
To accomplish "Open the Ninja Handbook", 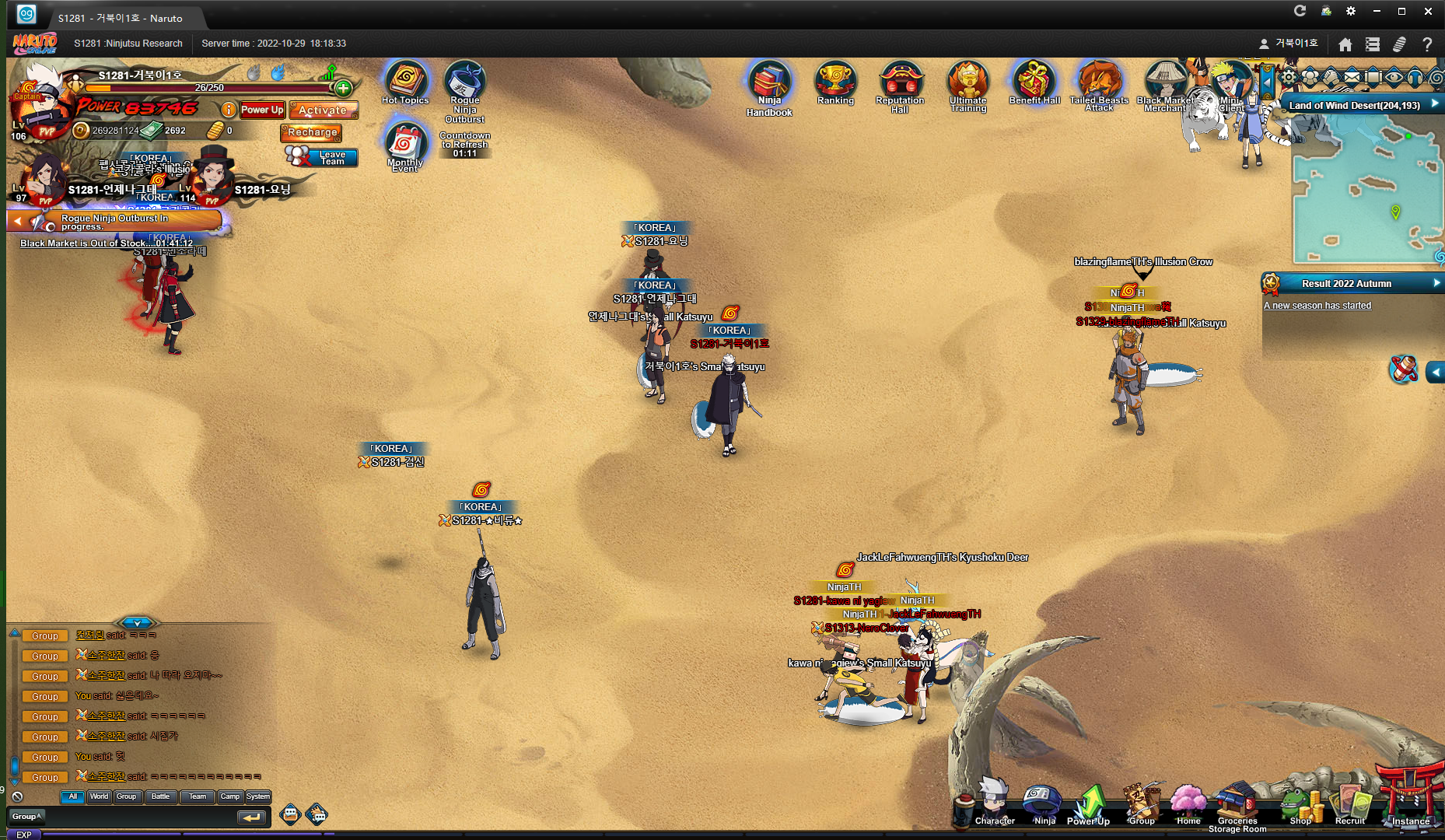I will pyautogui.click(x=769, y=84).
